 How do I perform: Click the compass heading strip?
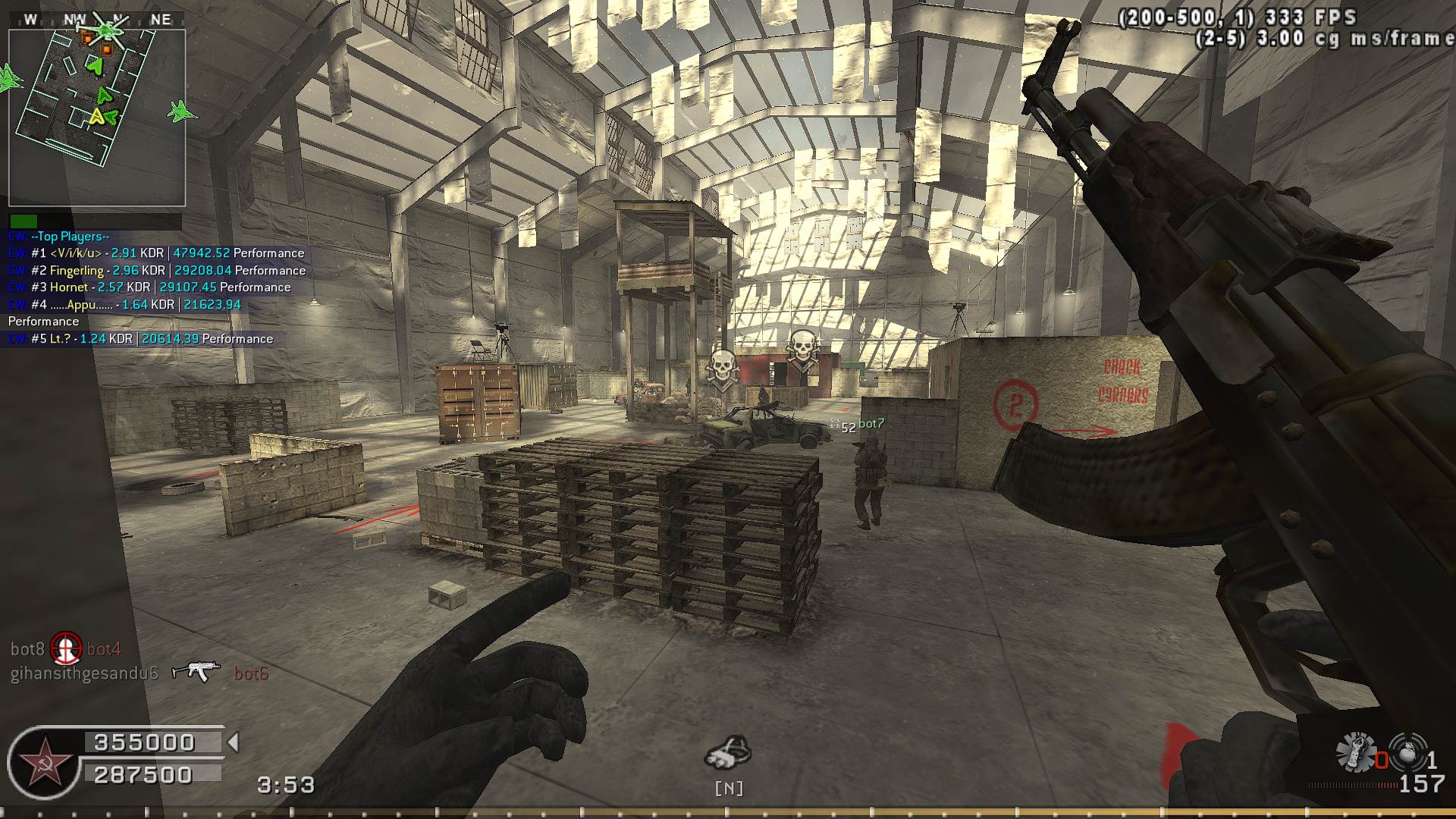coord(96,19)
